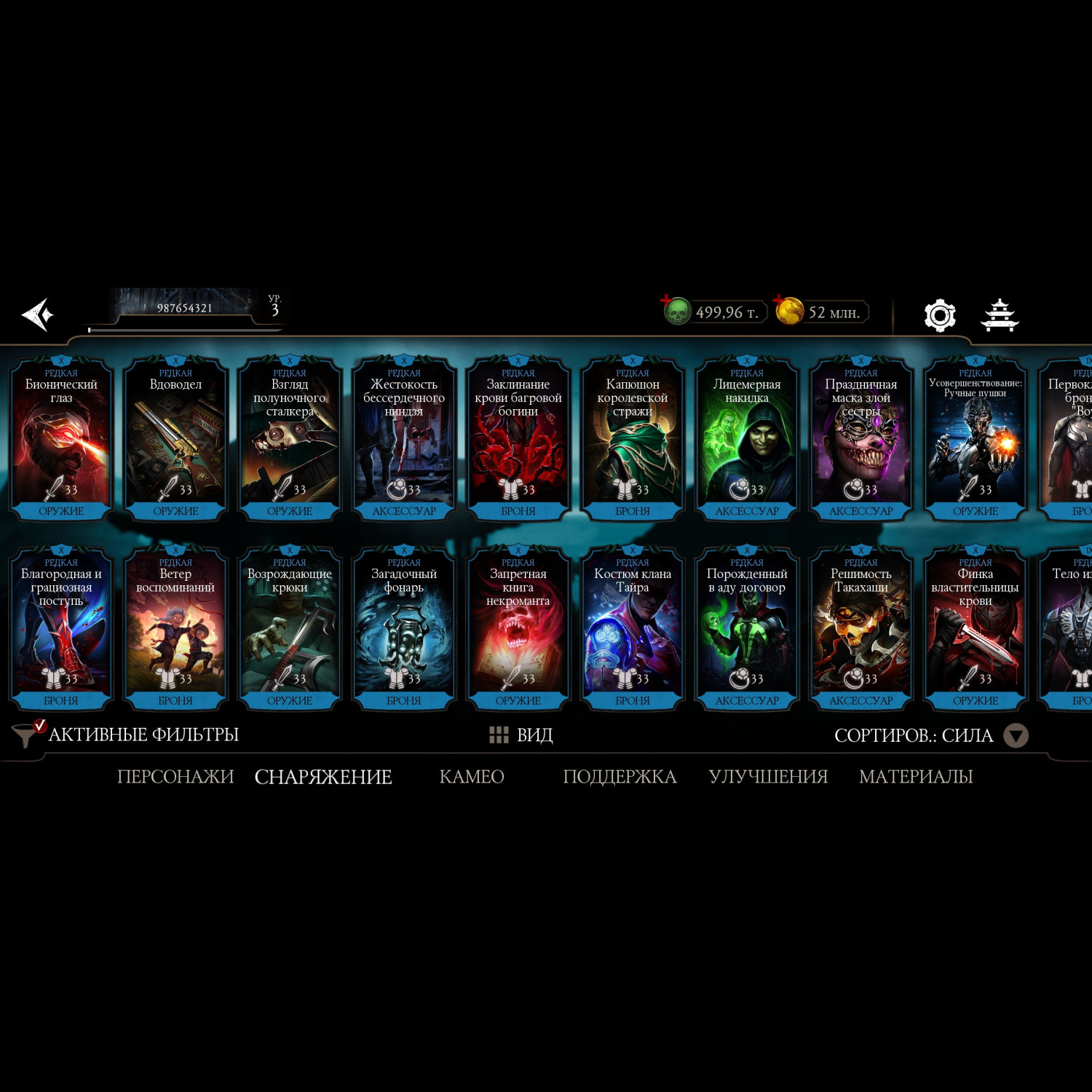
Task: Open the Материалы tab
Action: click(915, 777)
